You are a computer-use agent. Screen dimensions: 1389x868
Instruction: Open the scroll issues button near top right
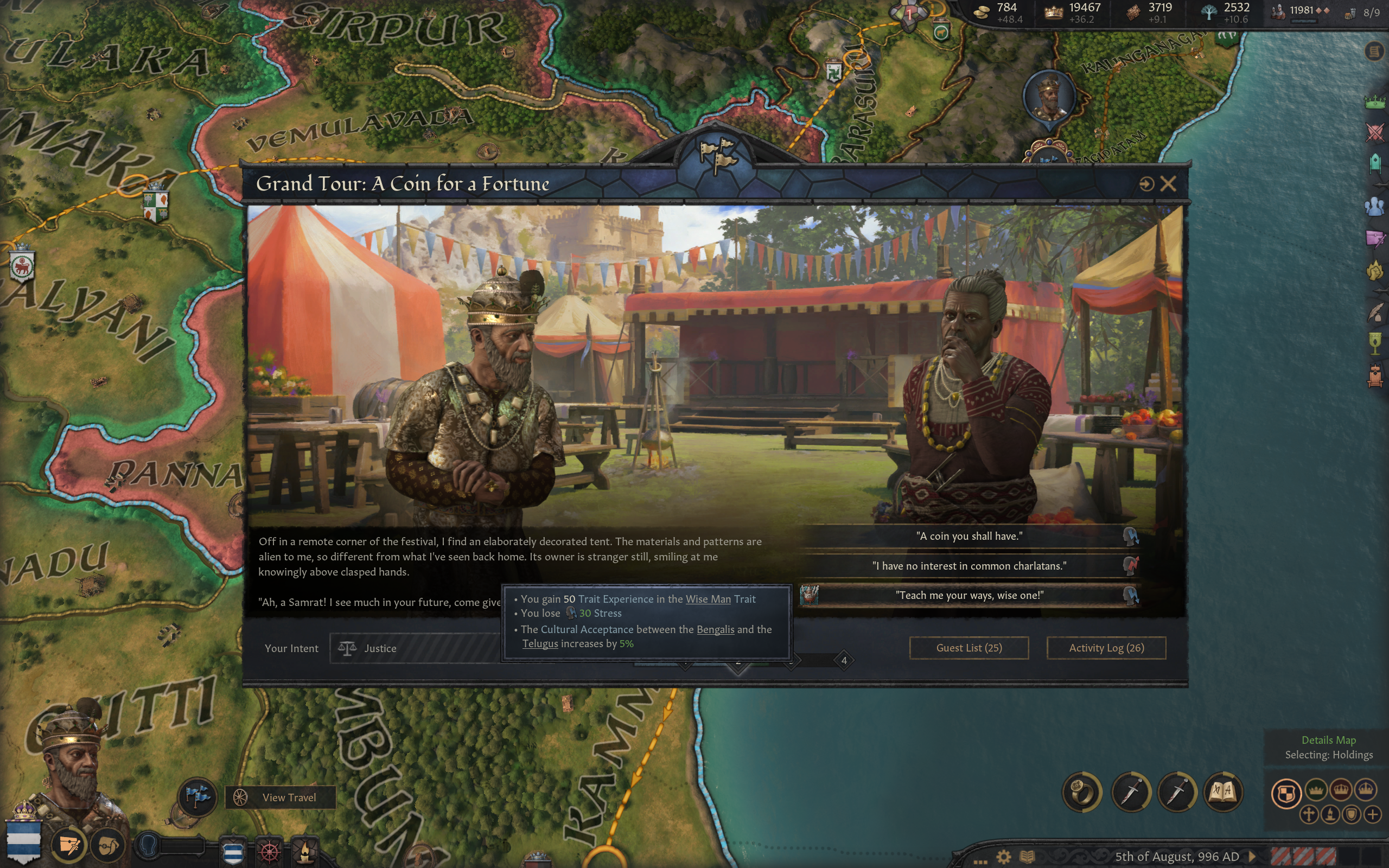click(x=1374, y=52)
